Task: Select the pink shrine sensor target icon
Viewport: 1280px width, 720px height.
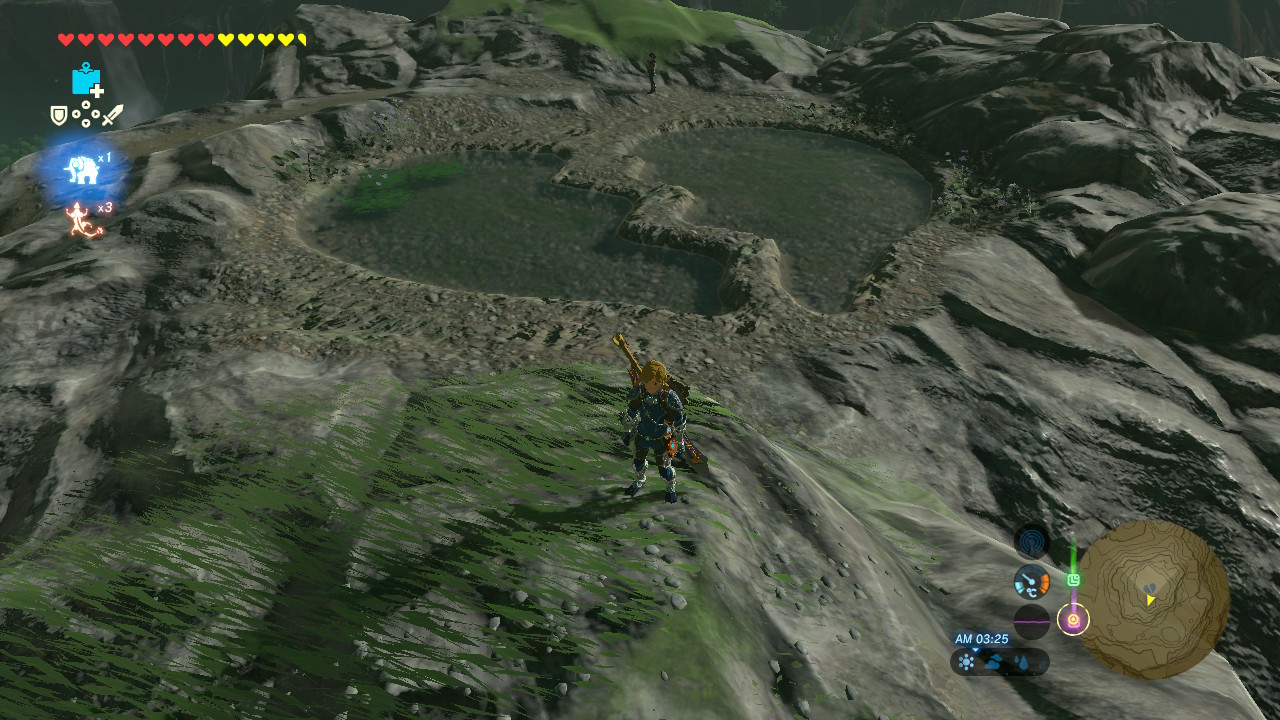Action: (1074, 620)
